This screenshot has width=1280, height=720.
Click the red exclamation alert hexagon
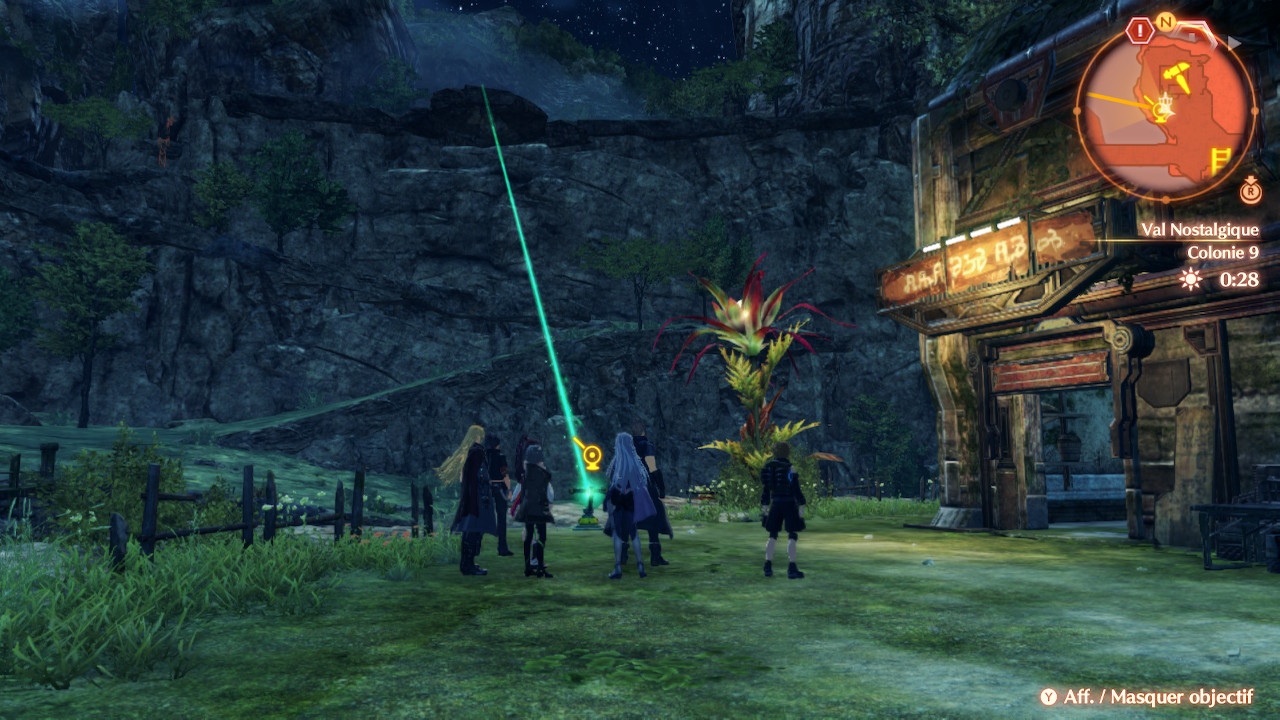[x=1139, y=31]
